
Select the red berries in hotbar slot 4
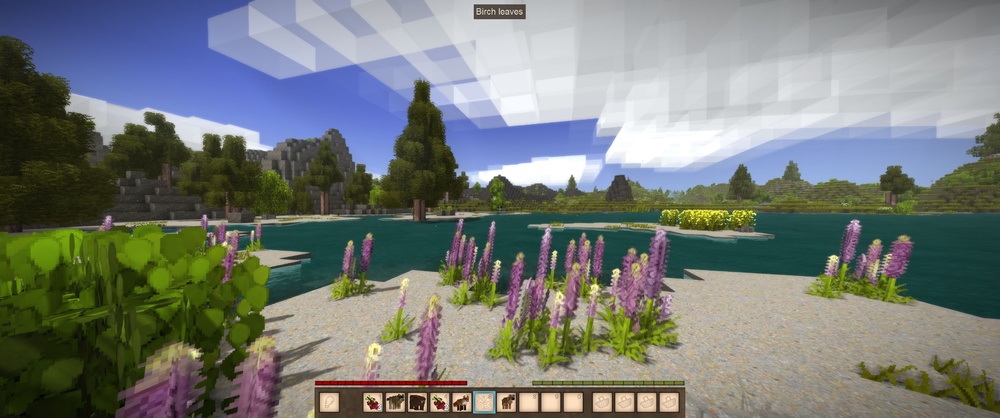click(x=439, y=402)
